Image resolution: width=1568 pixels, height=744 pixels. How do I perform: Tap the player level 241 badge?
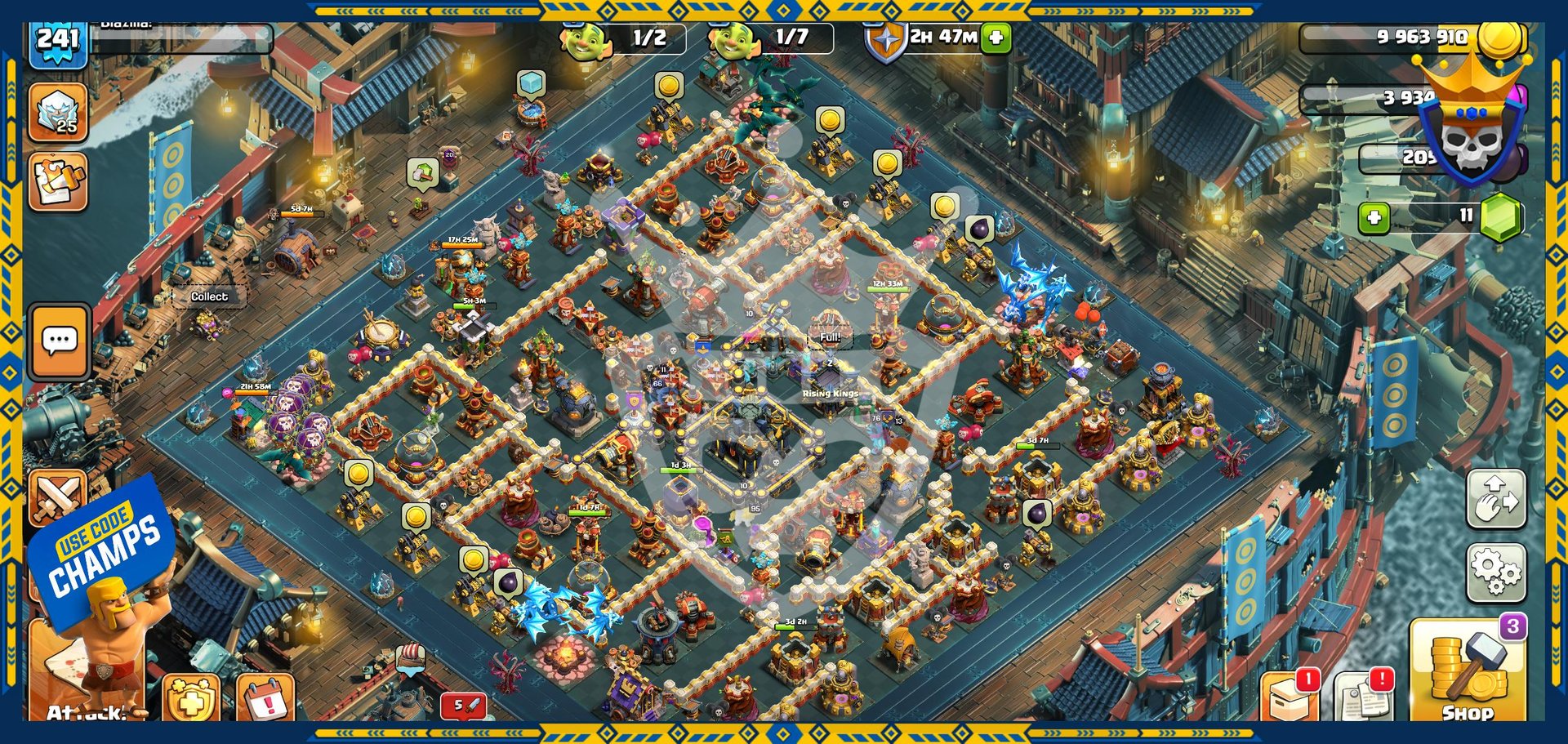[x=58, y=42]
